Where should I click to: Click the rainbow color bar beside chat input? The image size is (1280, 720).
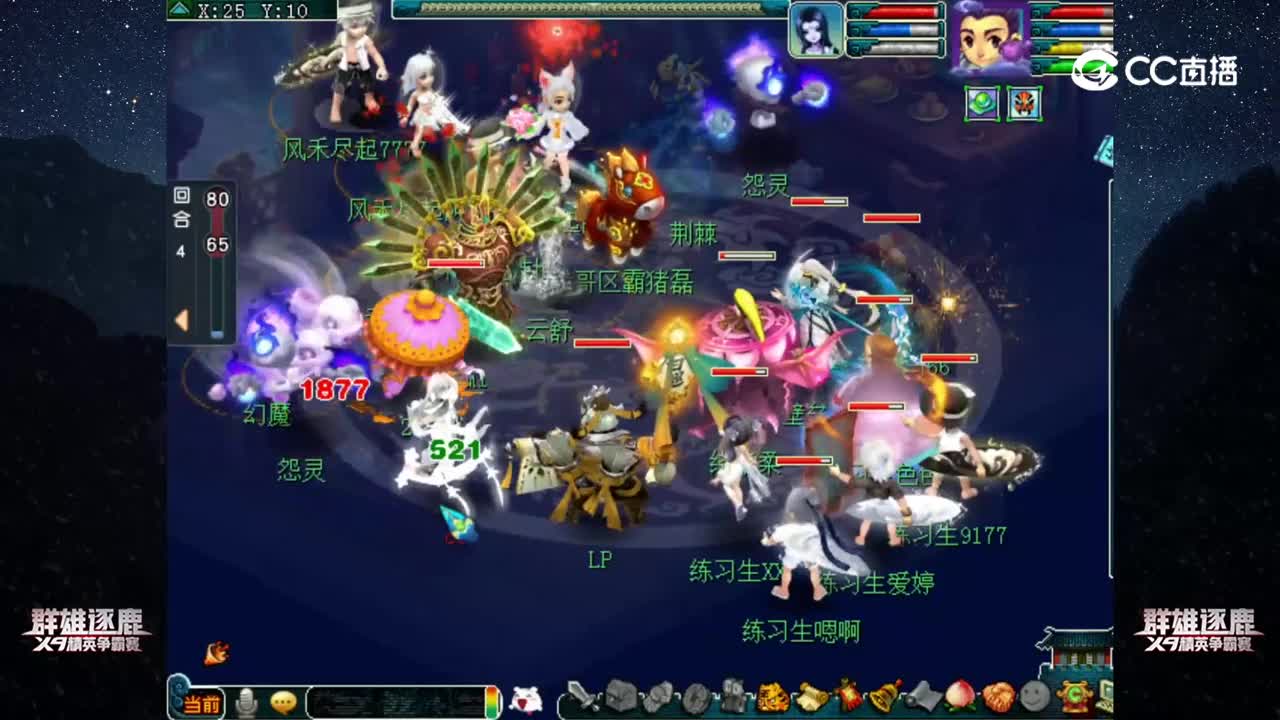click(x=492, y=700)
